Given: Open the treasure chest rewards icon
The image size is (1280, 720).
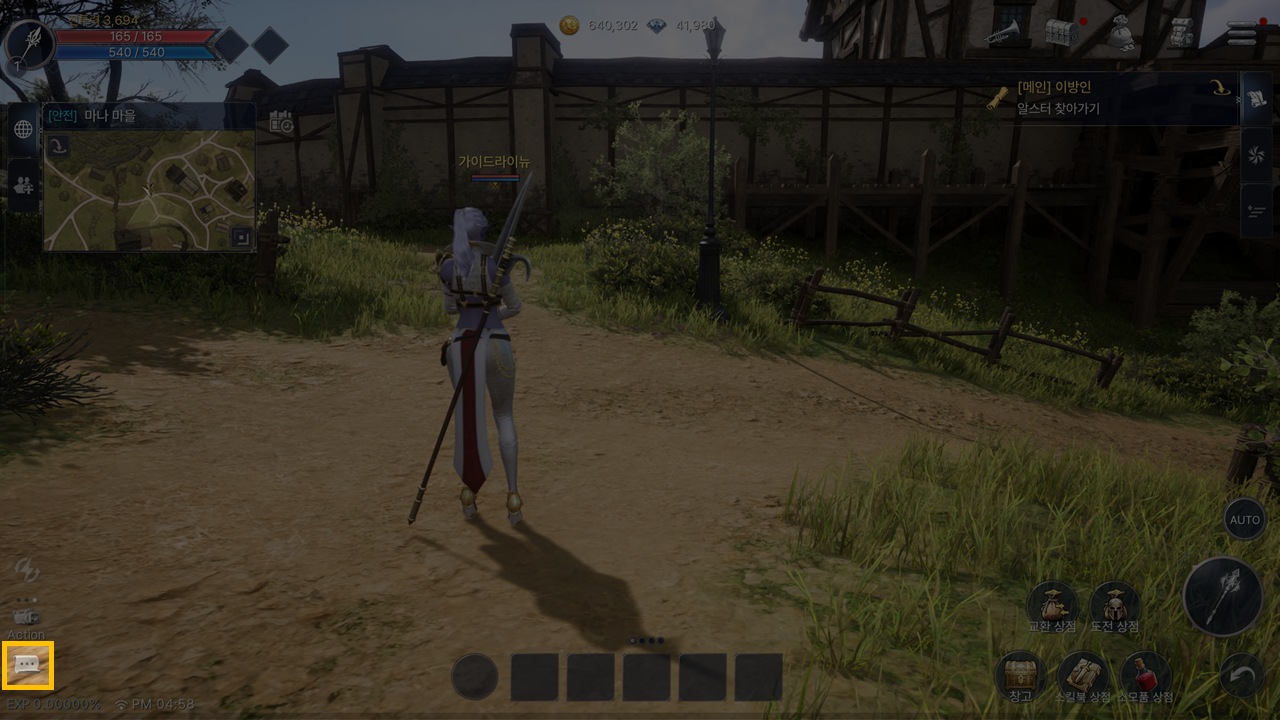Looking at the screenshot, I should pyautogui.click(x=1062, y=33).
